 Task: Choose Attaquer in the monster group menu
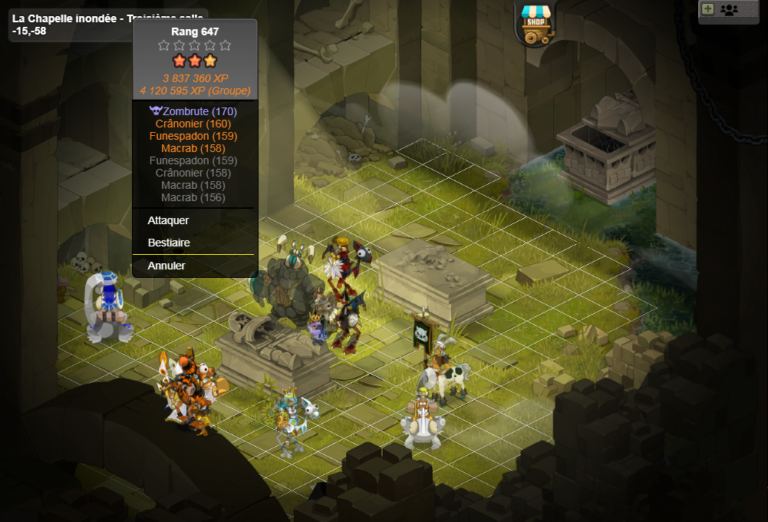point(168,220)
